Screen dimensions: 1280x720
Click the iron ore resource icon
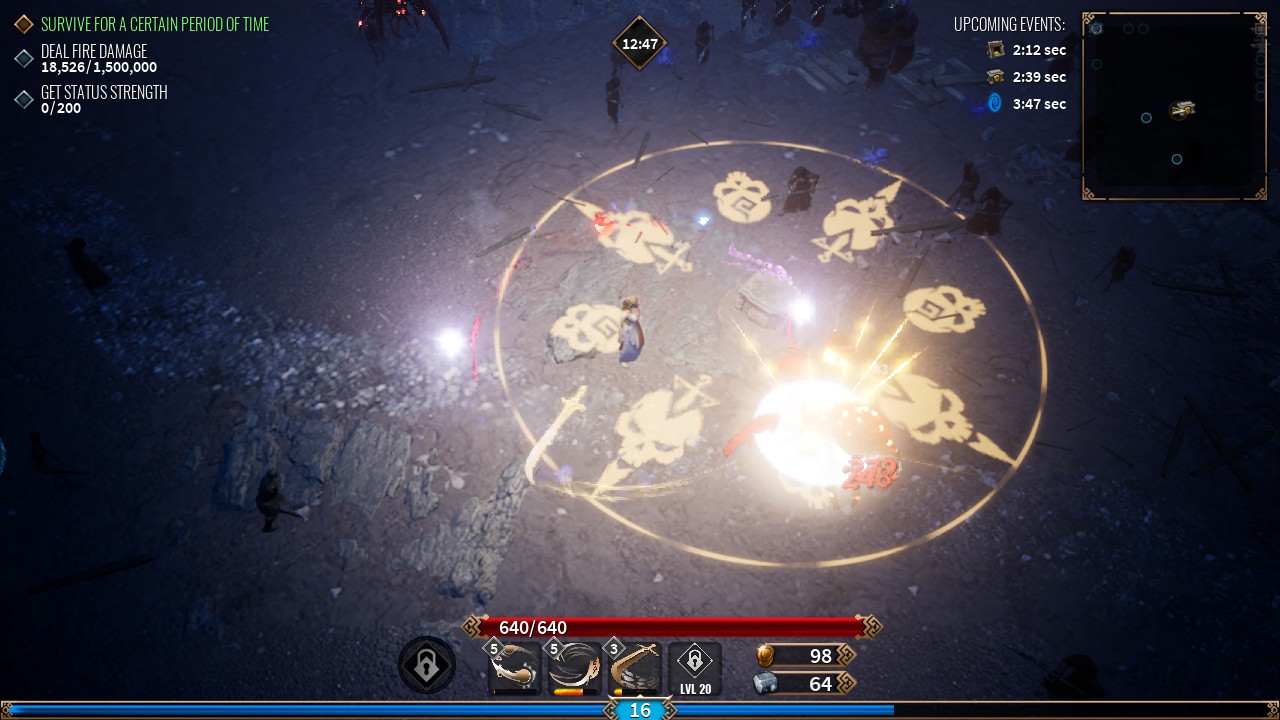pyautogui.click(x=764, y=683)
